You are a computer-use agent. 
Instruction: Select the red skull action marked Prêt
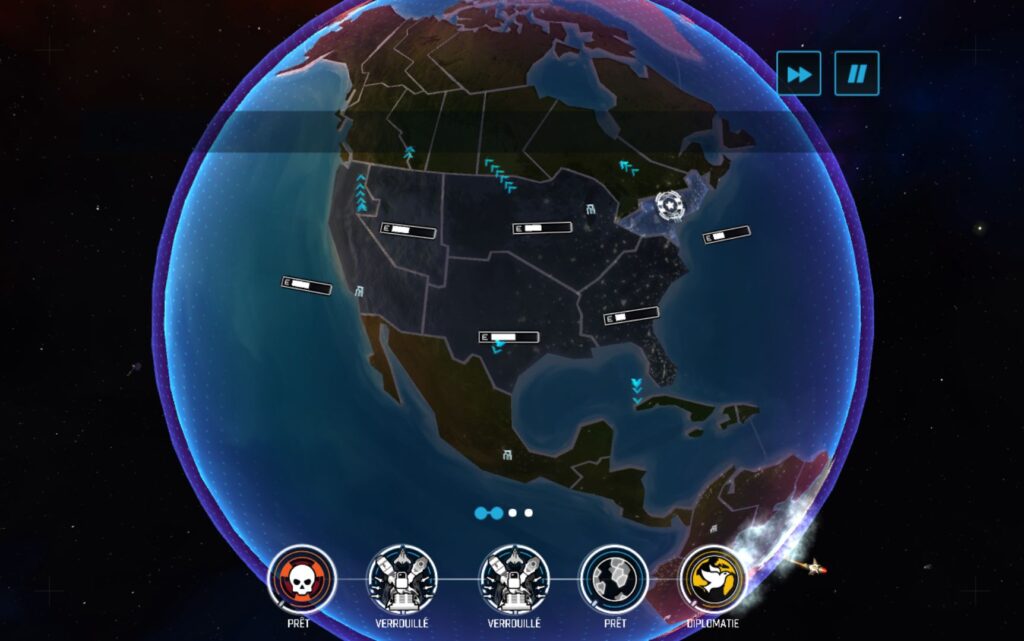(x=302, y=579)
